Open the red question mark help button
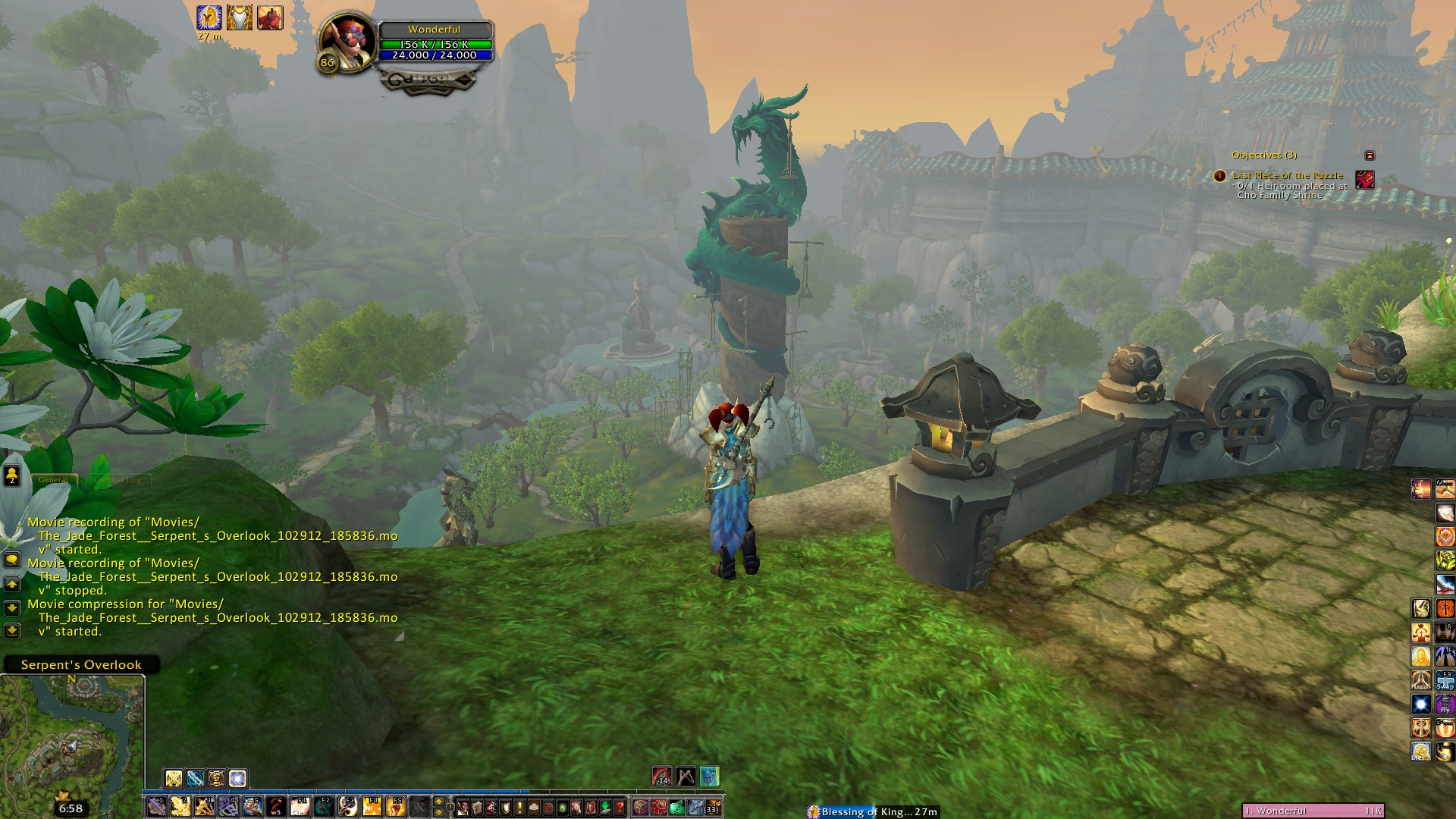The width and height of the screenshot is (1456, 819). click(x=620, y=807)
